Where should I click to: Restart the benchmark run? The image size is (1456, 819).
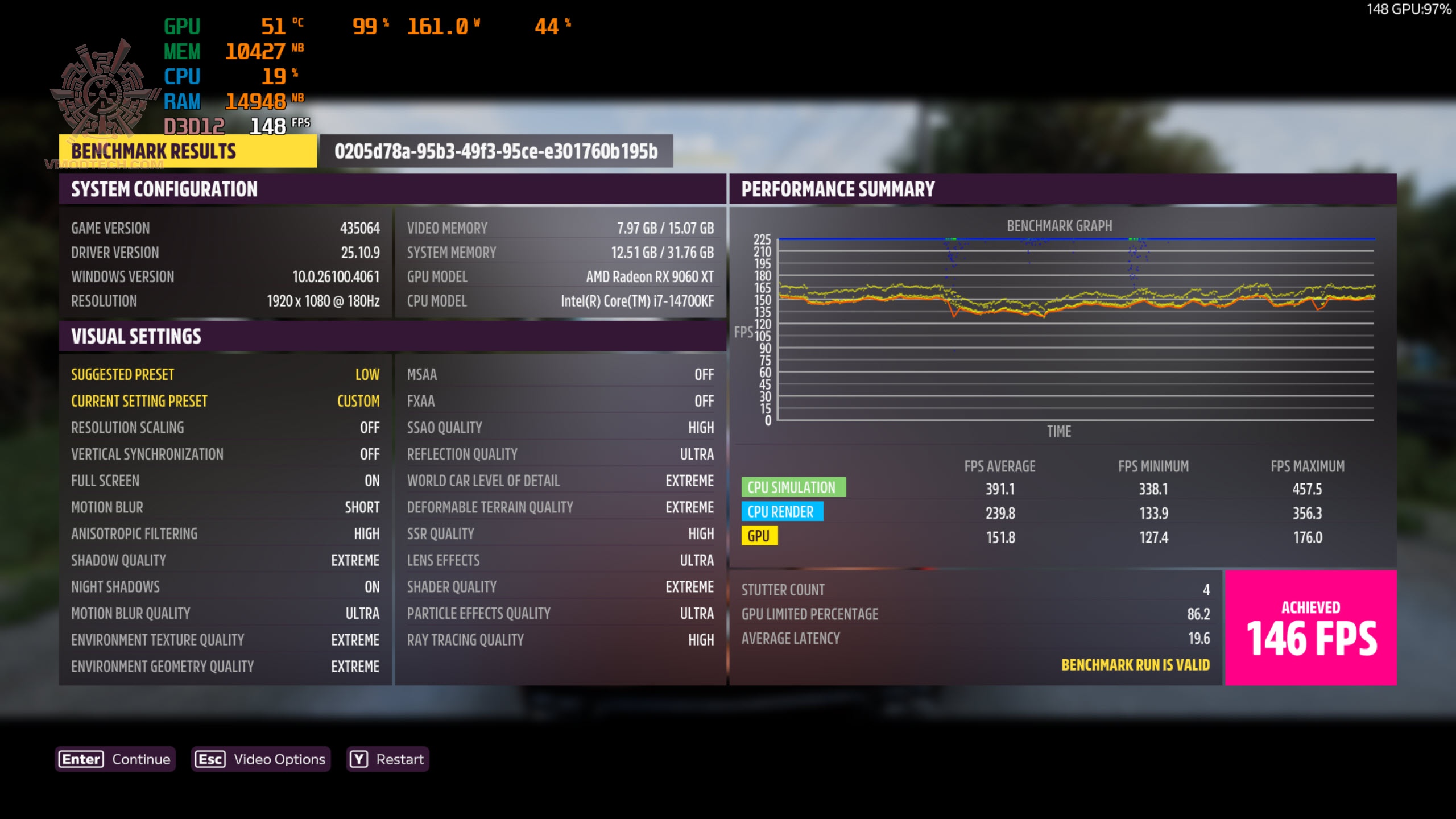click(387, 759)
